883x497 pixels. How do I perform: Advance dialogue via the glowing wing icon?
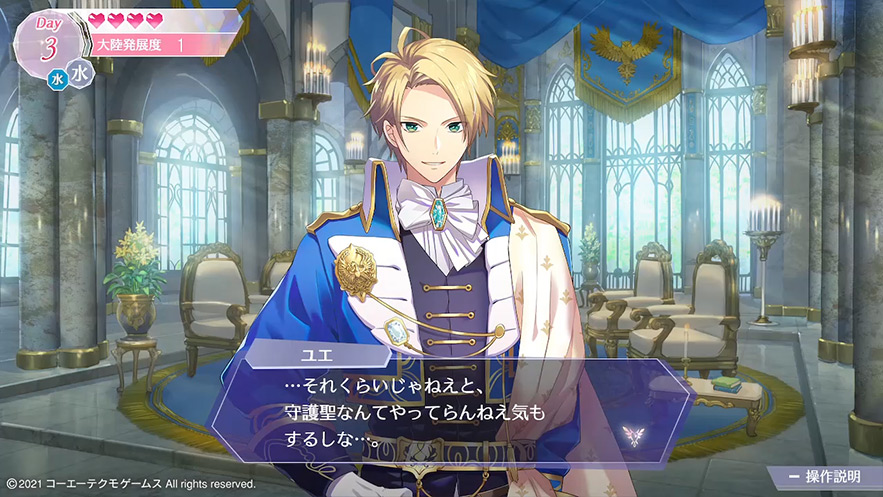631,435
